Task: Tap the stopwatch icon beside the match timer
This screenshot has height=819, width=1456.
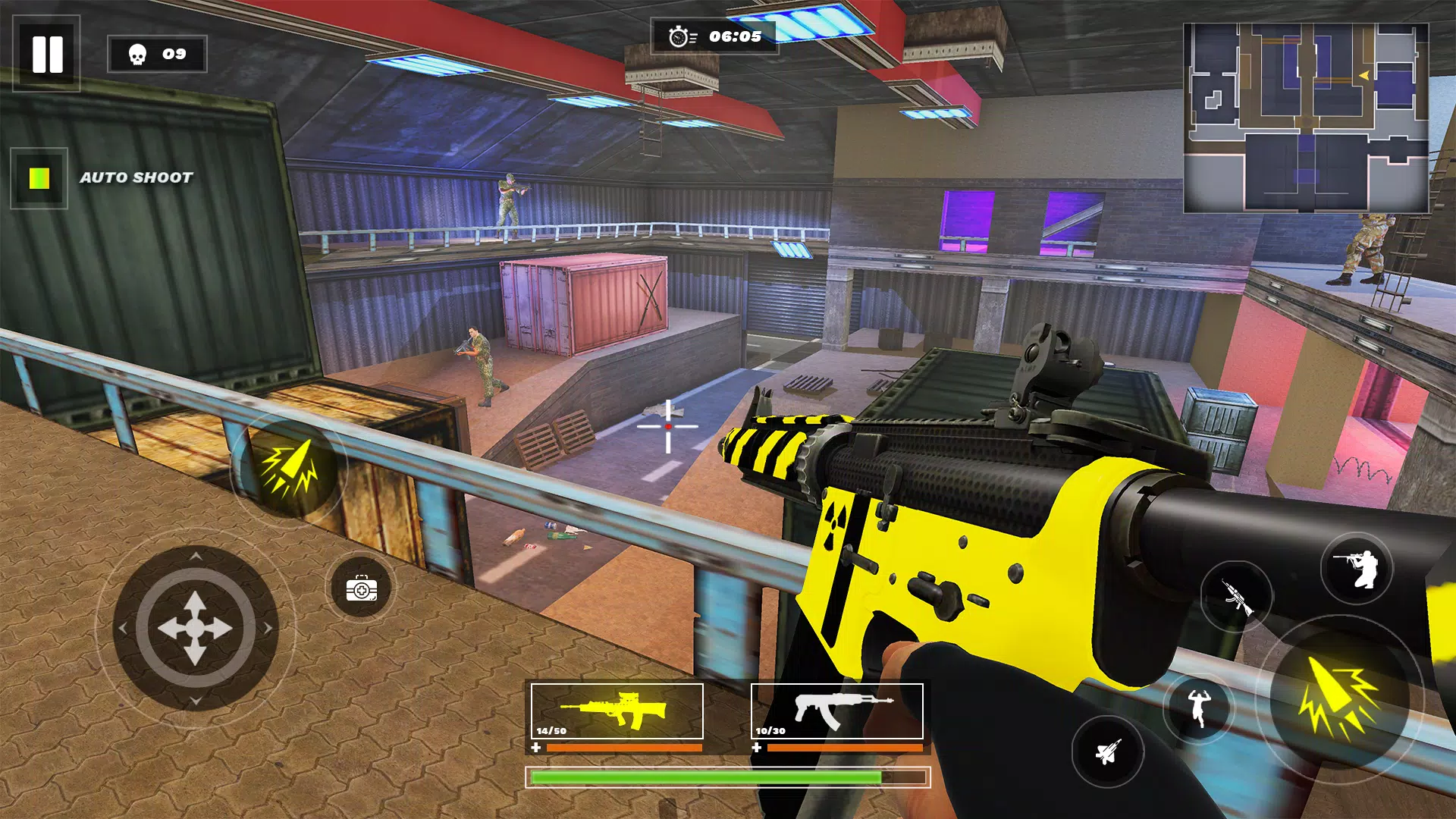Action: (677, 34)
